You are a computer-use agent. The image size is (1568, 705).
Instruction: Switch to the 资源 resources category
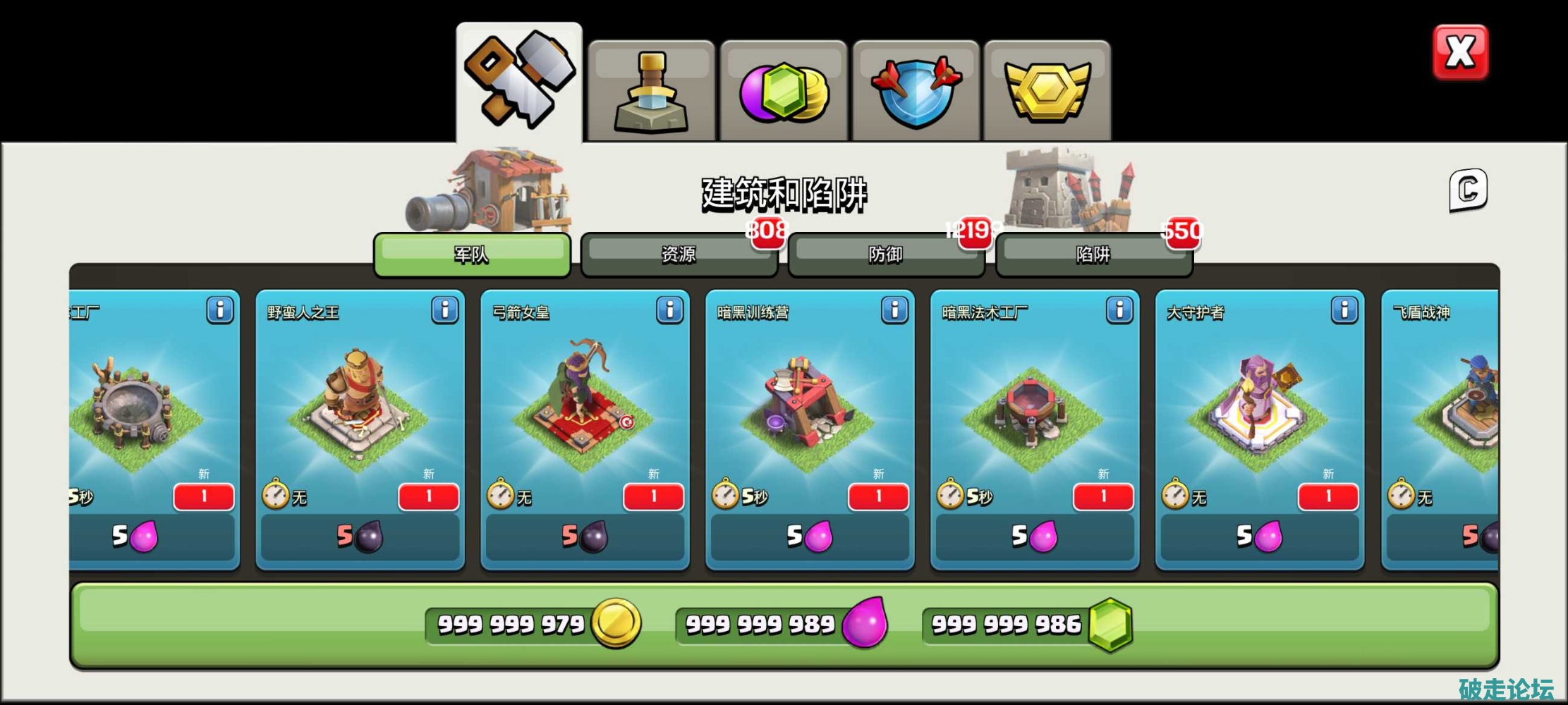679,255
